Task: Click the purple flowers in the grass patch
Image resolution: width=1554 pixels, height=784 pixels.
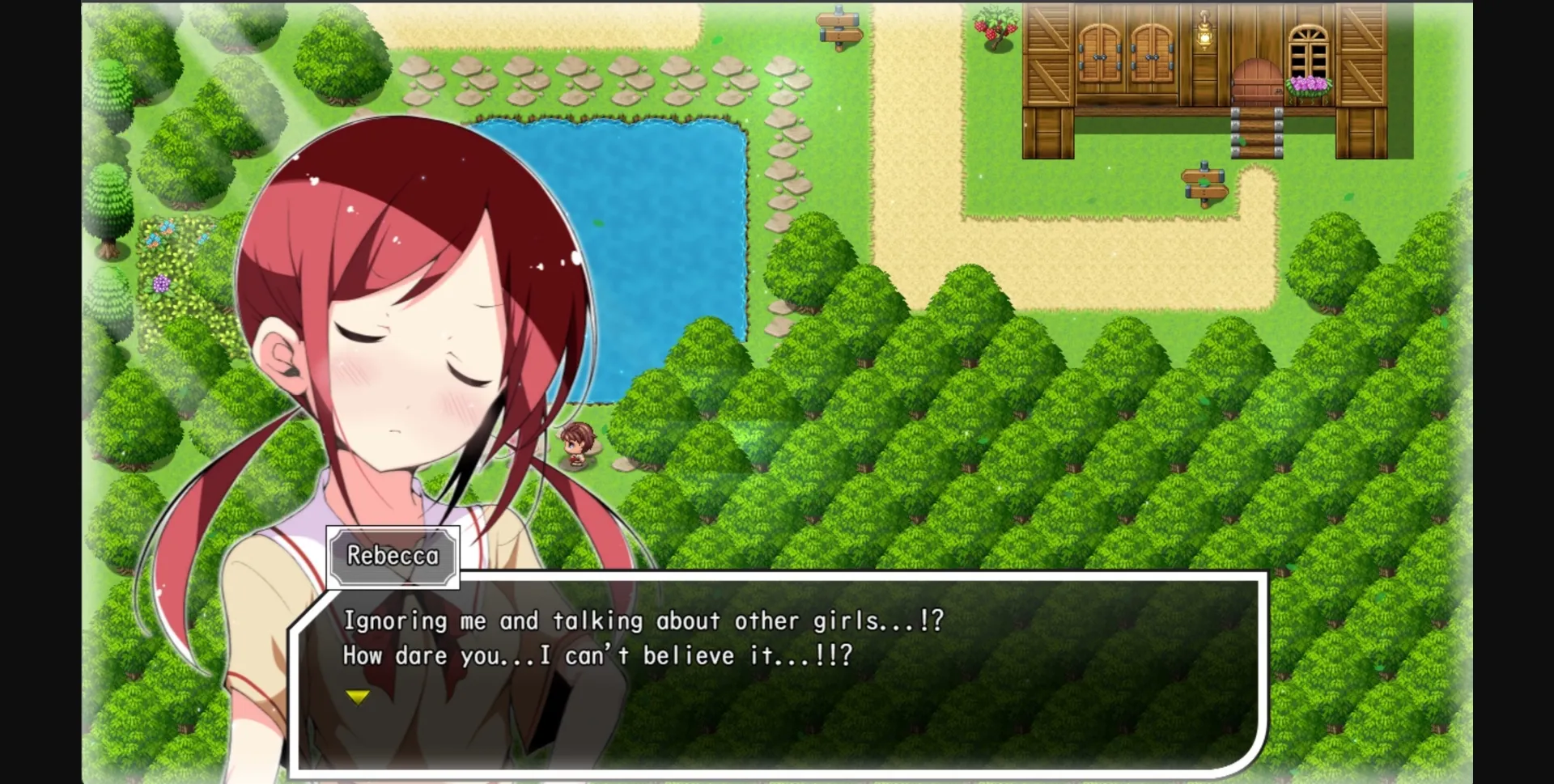Action: [162, 283]
